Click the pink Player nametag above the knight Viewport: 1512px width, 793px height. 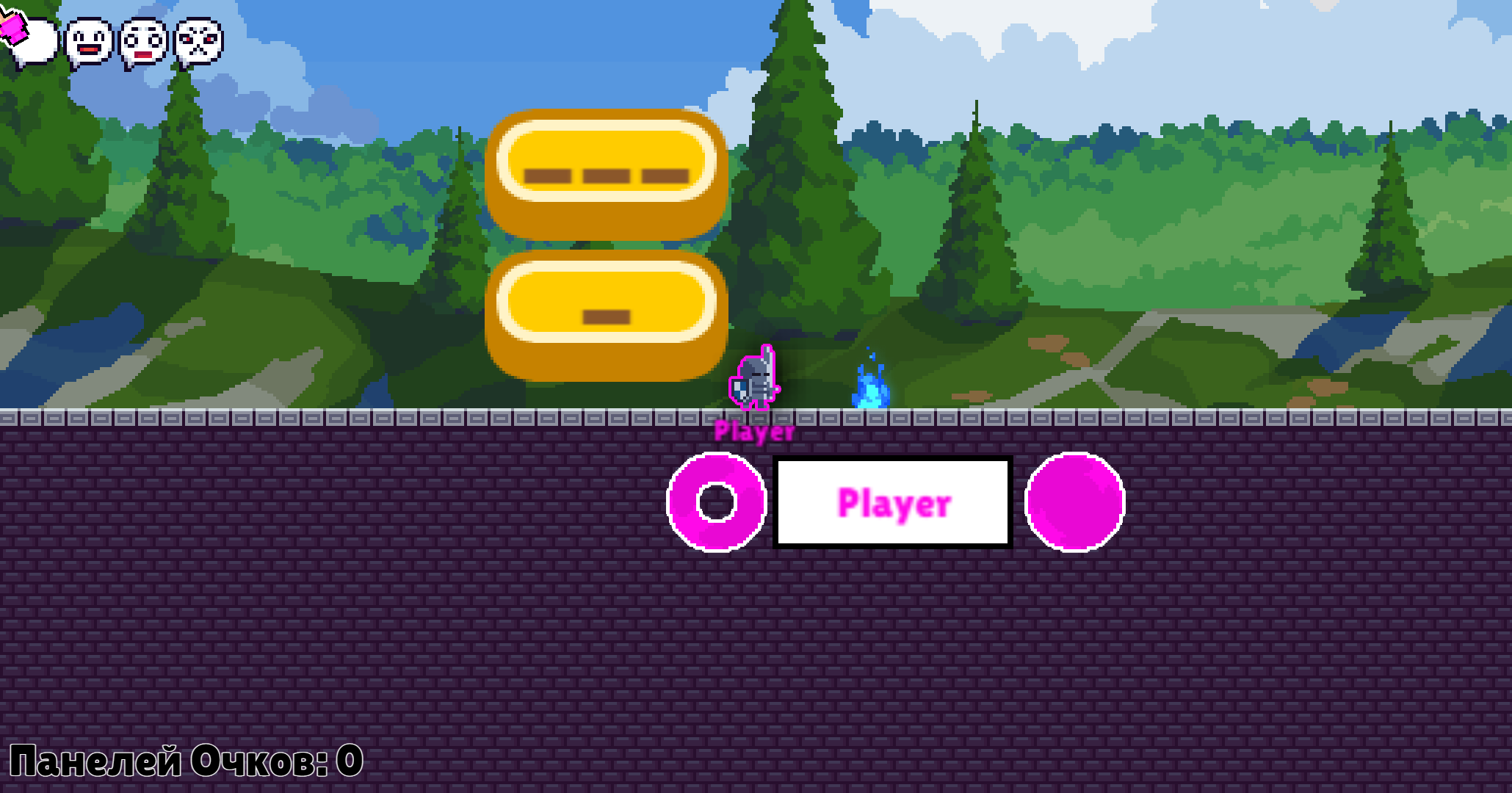(x=753, y=432)
